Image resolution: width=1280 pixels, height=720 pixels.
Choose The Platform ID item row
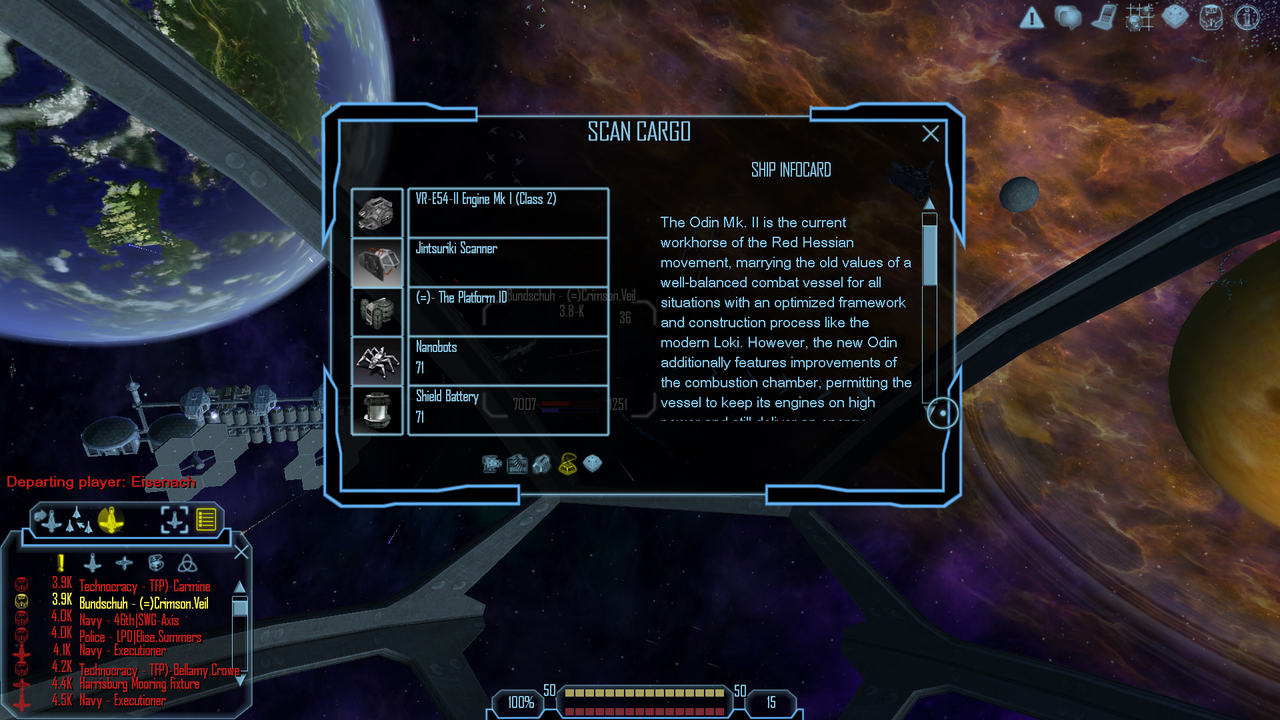point(508,310)
